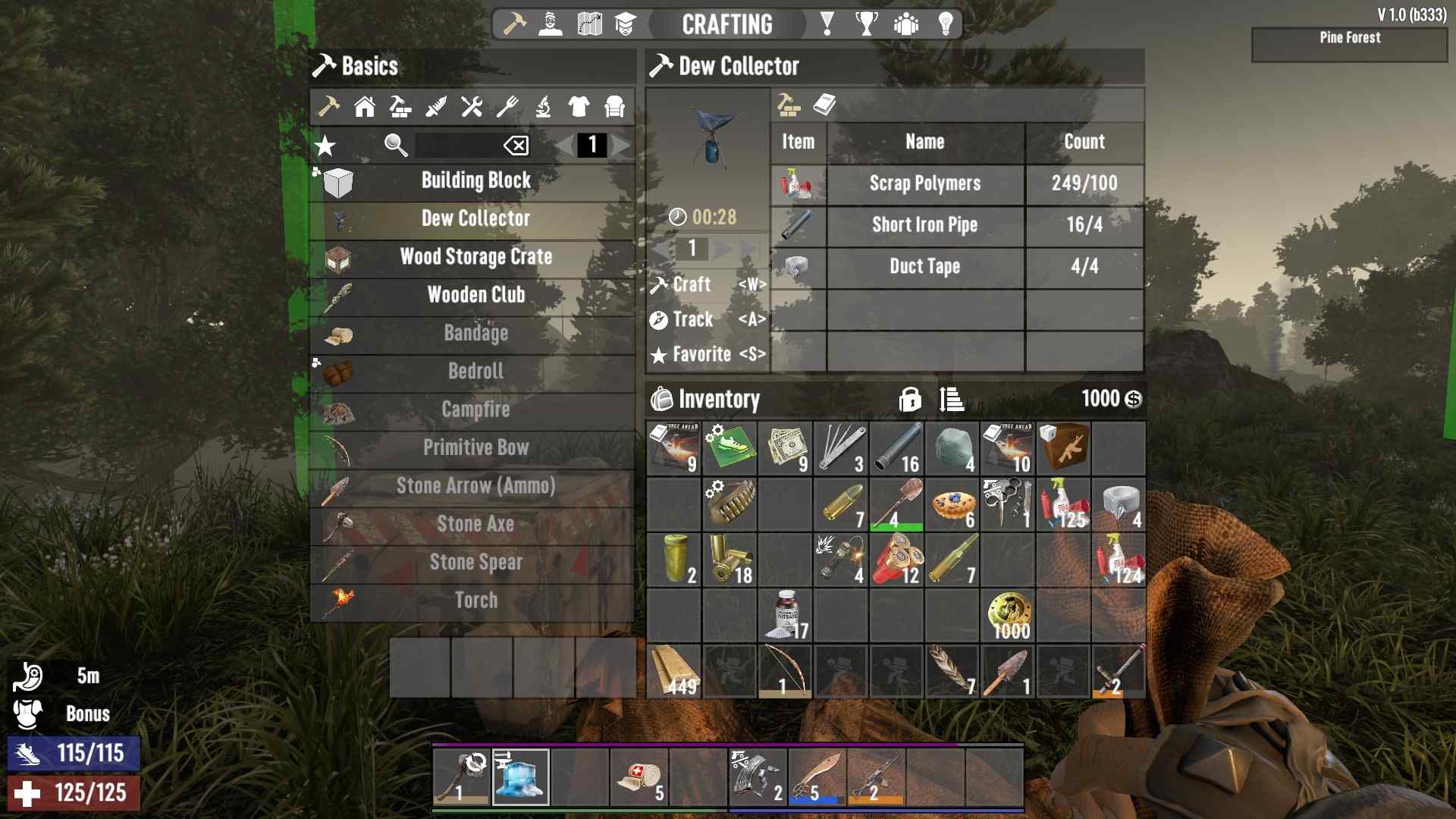The height and width of the screenshot is (819, 1456).
Task: Switch to the CRAFTING tab
Action: [726, 23]
